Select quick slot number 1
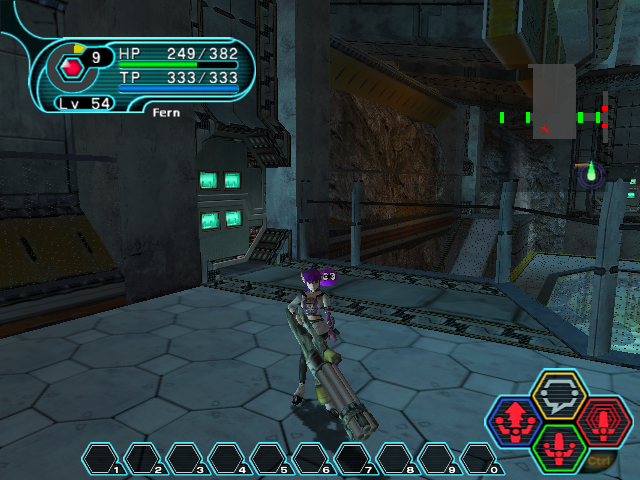Screen dimensions: 640x480 coord(101,459)
